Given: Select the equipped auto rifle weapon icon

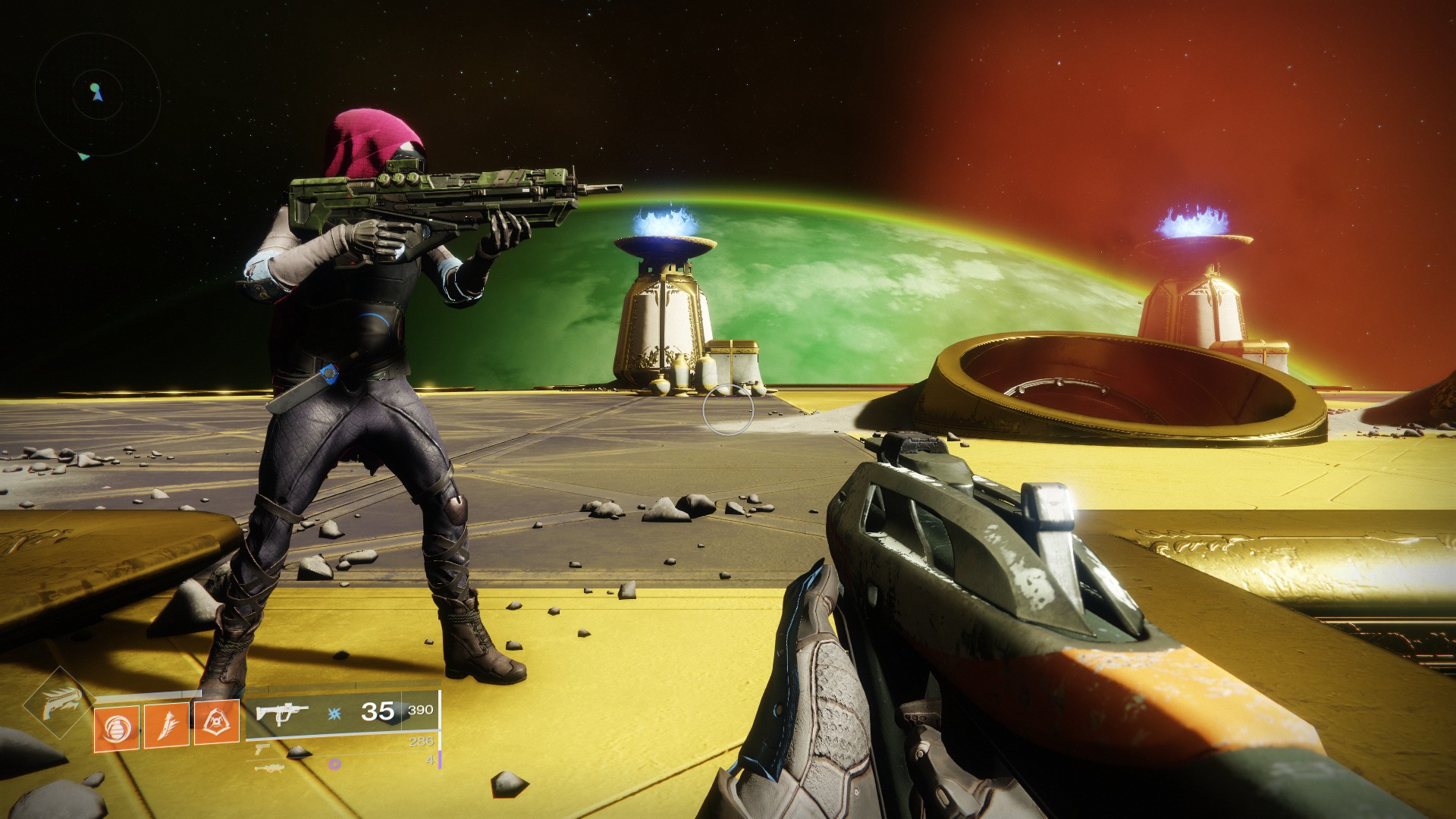Looking at the screenshot, I should coord(281,714).
